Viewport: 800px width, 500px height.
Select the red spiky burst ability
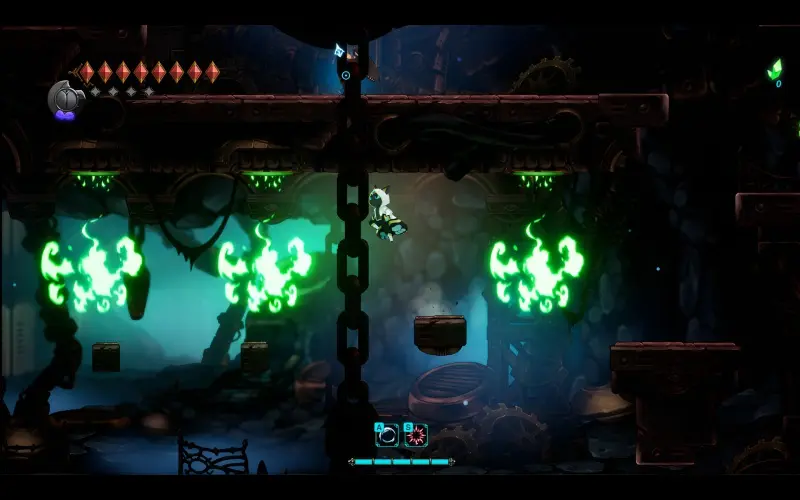point(416,435)
